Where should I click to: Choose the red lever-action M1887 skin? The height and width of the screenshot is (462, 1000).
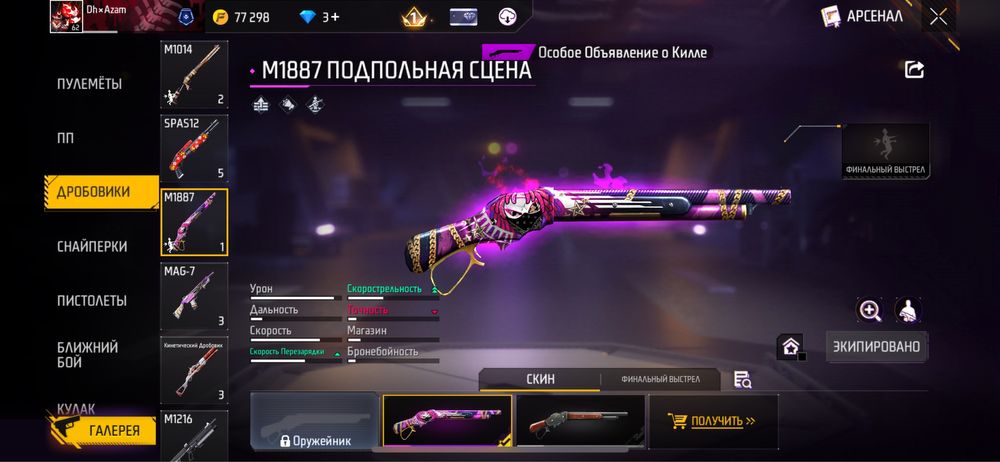pyautogui.click(x=579, y=420)
